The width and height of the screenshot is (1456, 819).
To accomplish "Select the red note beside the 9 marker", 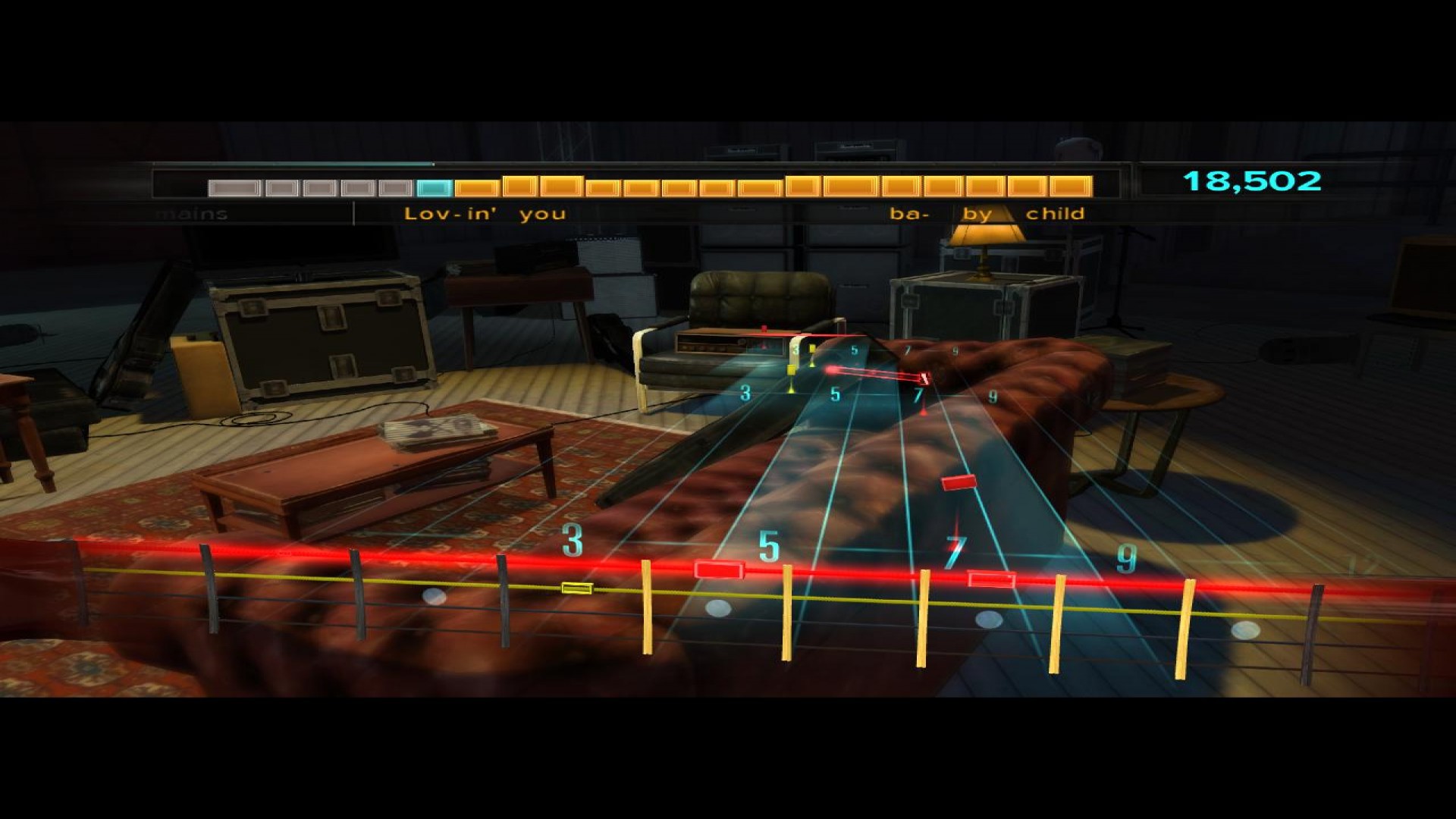I will (x=990, y=579).
